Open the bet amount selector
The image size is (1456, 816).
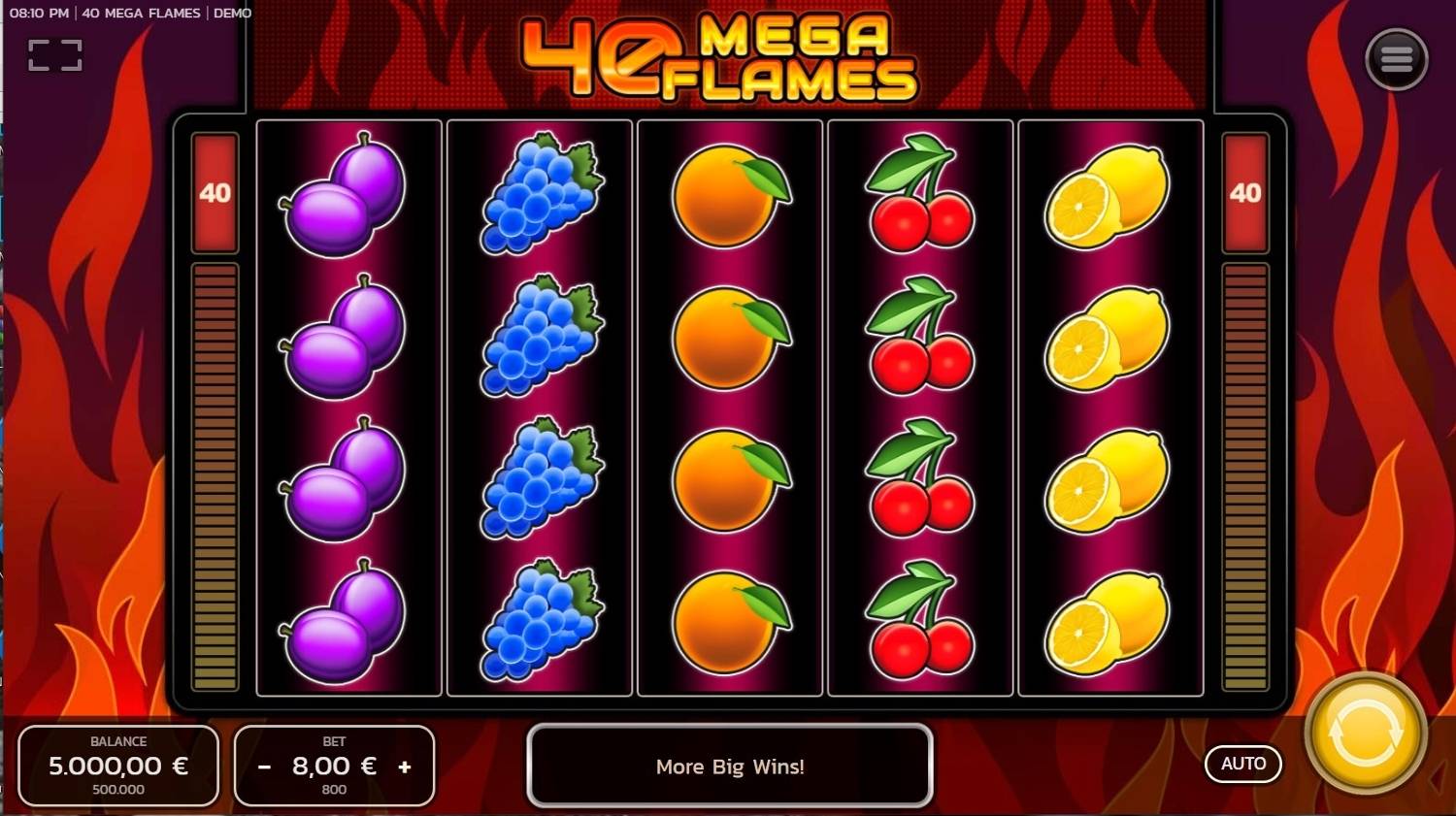(335, 766)
